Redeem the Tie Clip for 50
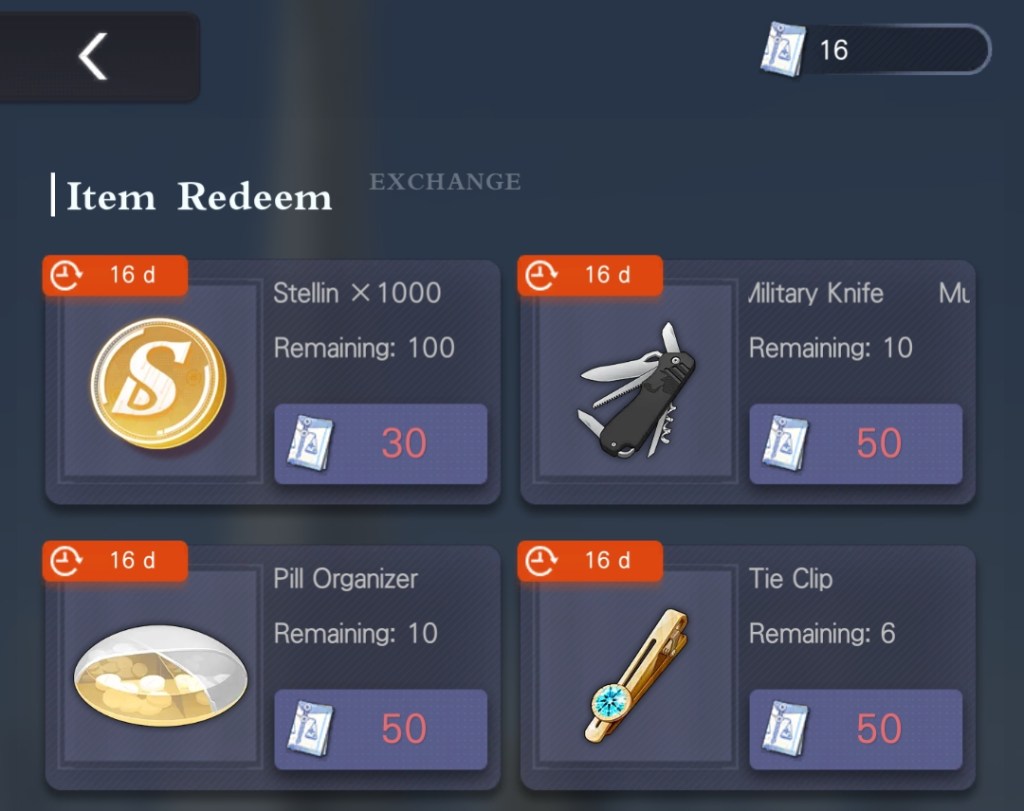Image resolution: width=1024 pixels, height=811 pixels. 855,729
